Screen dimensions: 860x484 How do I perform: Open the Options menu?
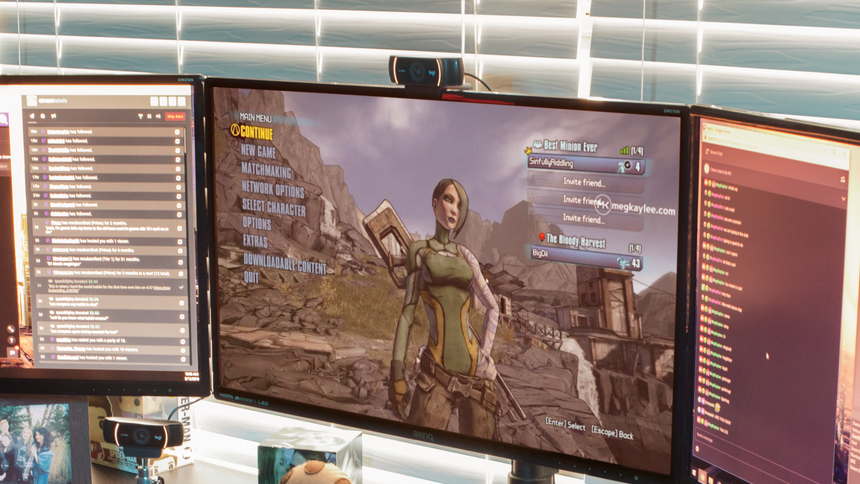[x=256, y=224]
